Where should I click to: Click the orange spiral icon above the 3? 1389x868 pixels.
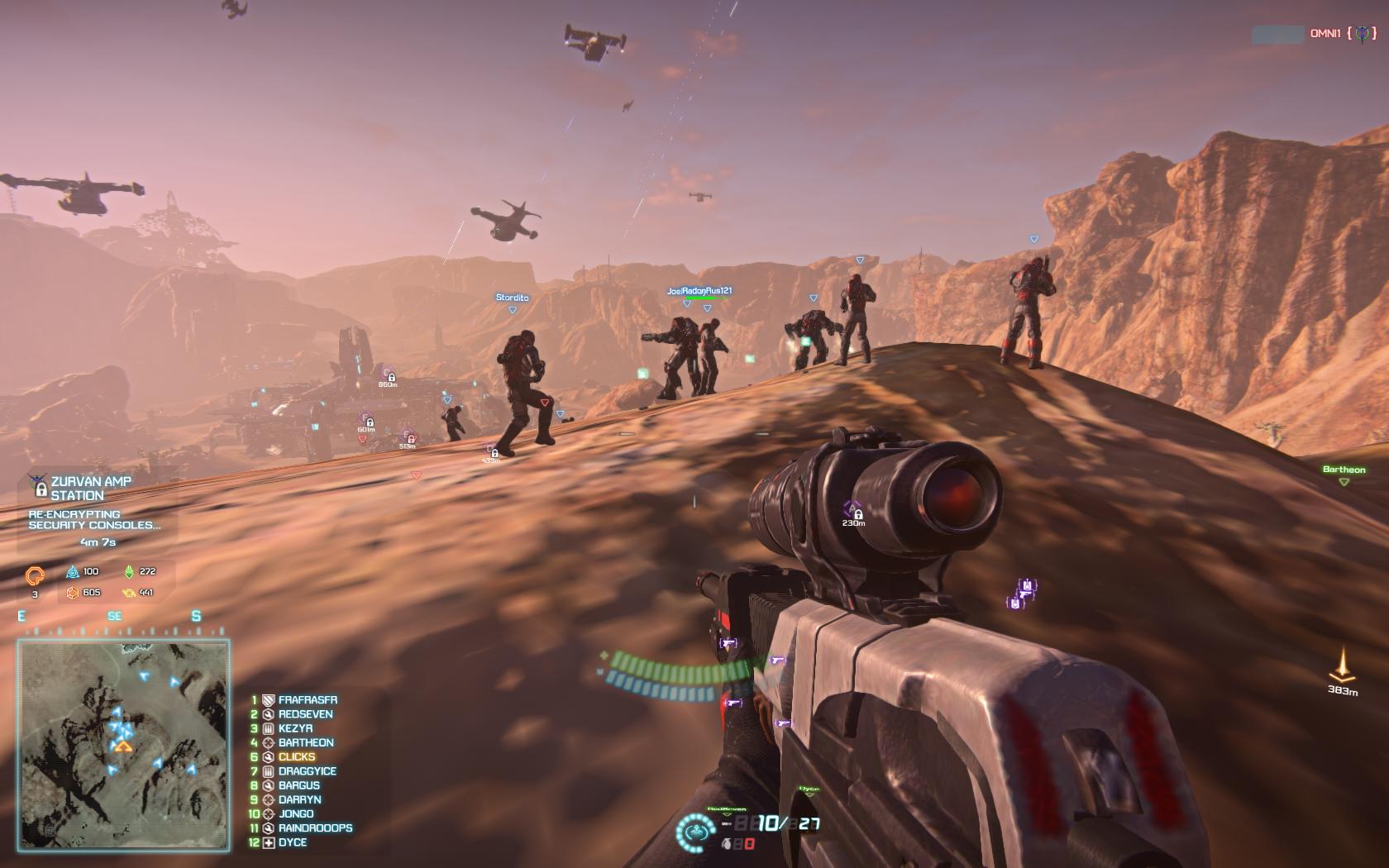pyautogui.click(x=35, y=575)
